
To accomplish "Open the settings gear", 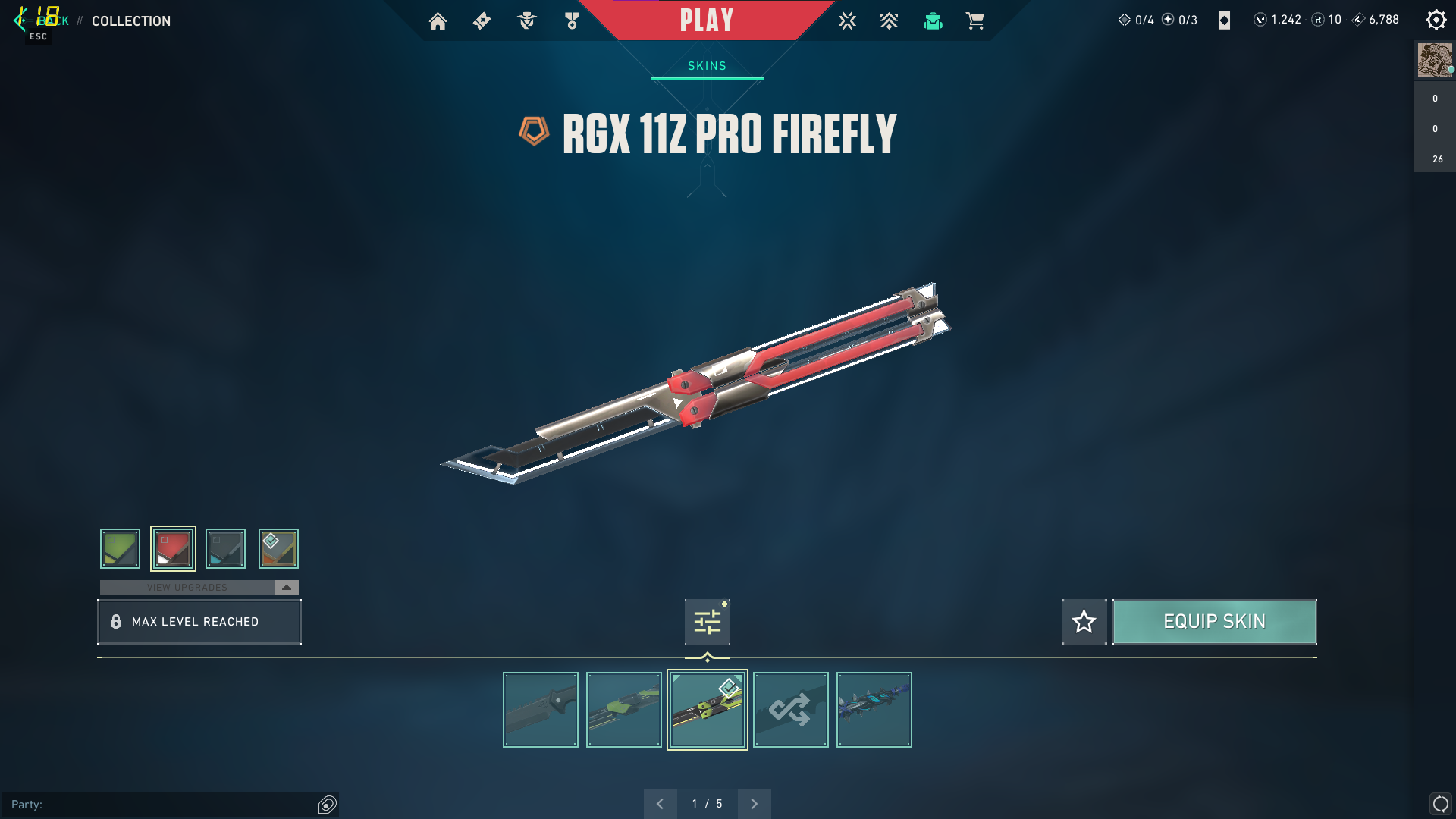I will point(1436,20).
